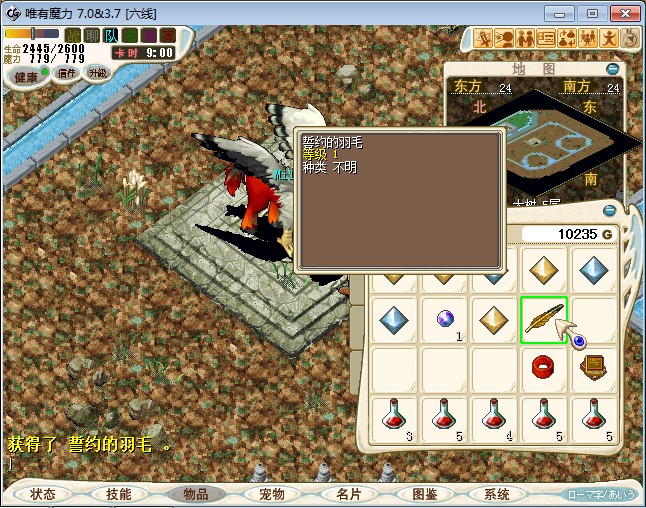This screenshot has height=508, width=646.
Task: Select the red ring item
Action: [x=543, y=367]
